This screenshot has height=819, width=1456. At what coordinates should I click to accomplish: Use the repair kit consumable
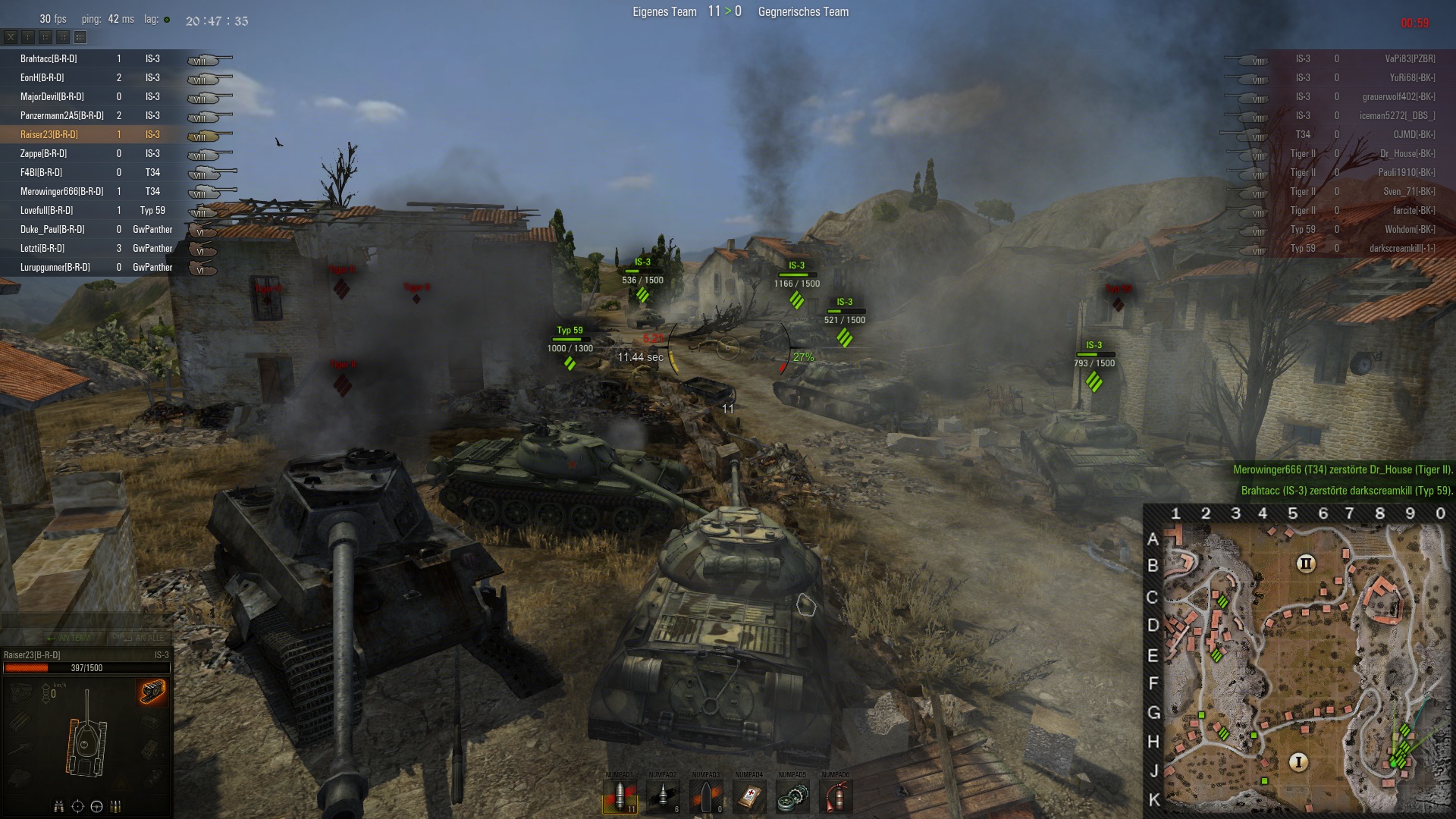pos(792,796)
